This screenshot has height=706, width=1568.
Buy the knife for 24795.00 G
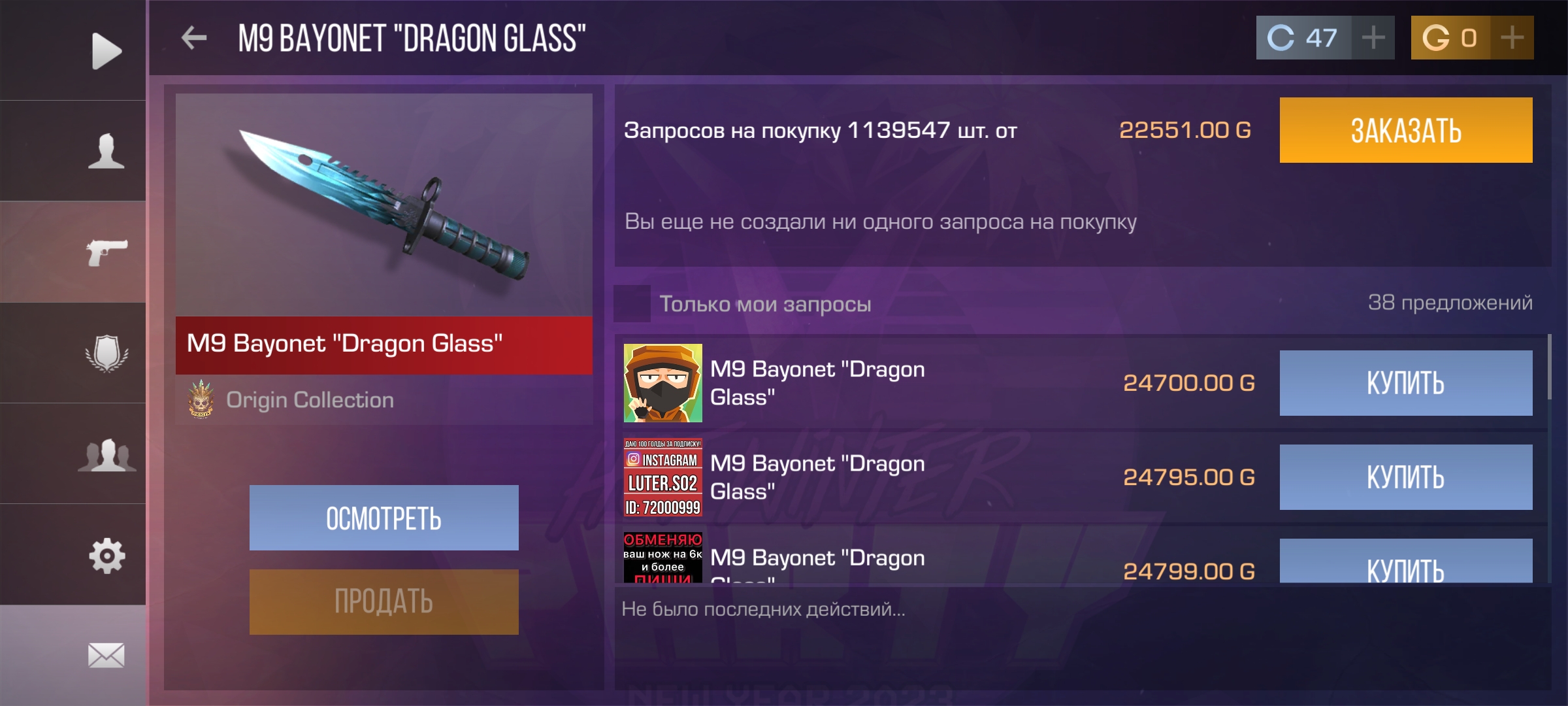click(1405, 477)
